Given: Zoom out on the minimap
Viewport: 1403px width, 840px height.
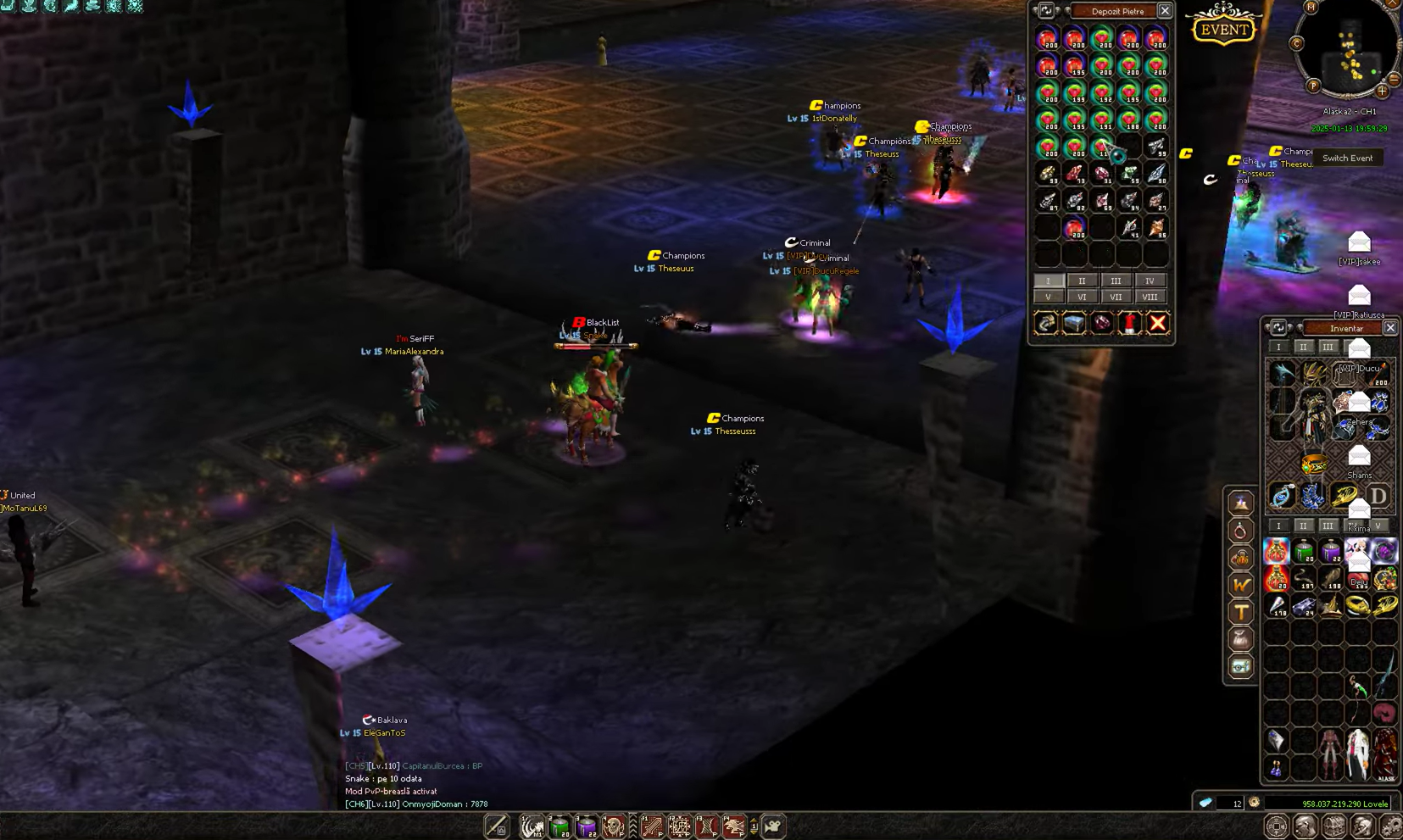Looking at the screenshot, I should pyautogui.click(x=1395, y=79).
